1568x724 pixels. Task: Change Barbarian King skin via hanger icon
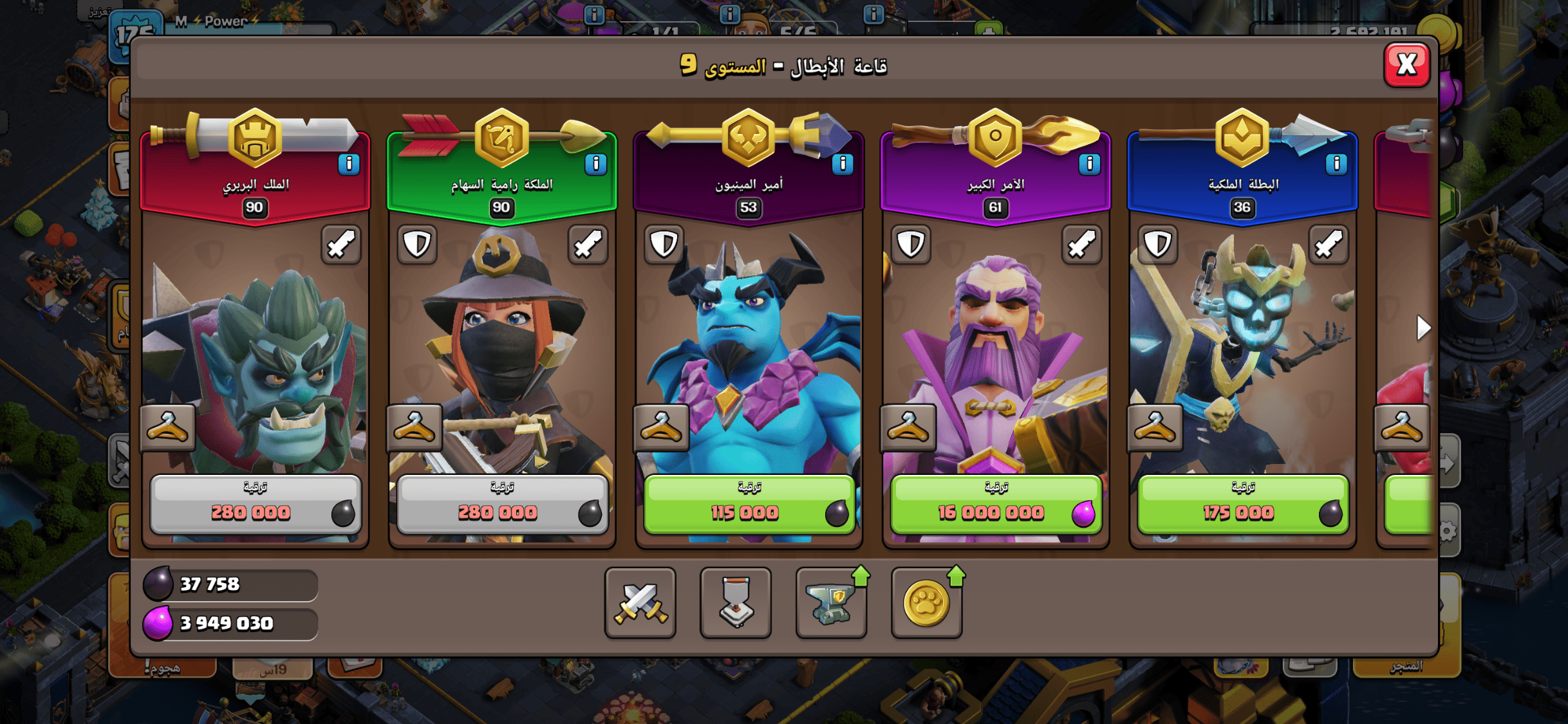coord(167,428)
